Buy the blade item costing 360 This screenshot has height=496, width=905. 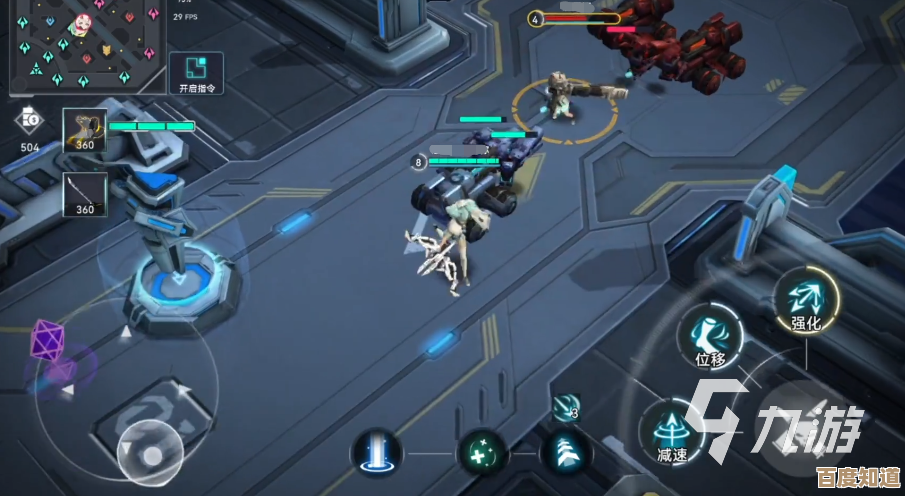tap(85, 194)
